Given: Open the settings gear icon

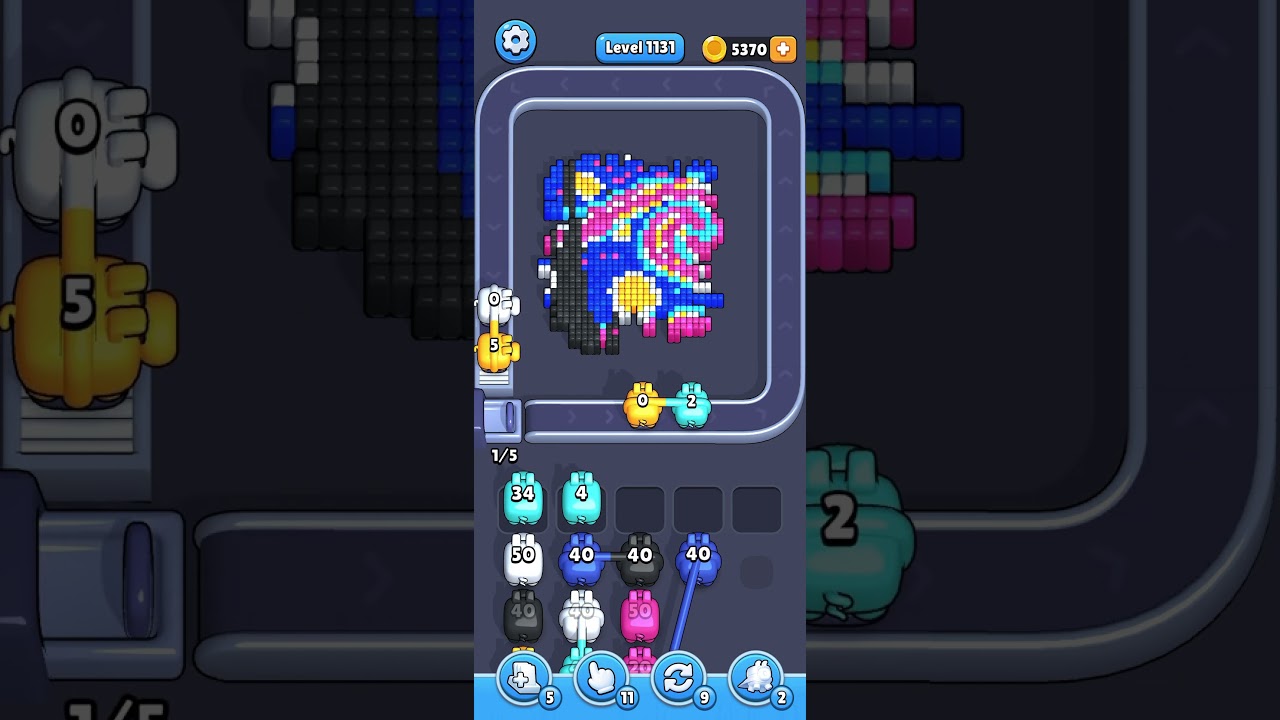Looking at the screenshot, I should [x=516, y=40].
